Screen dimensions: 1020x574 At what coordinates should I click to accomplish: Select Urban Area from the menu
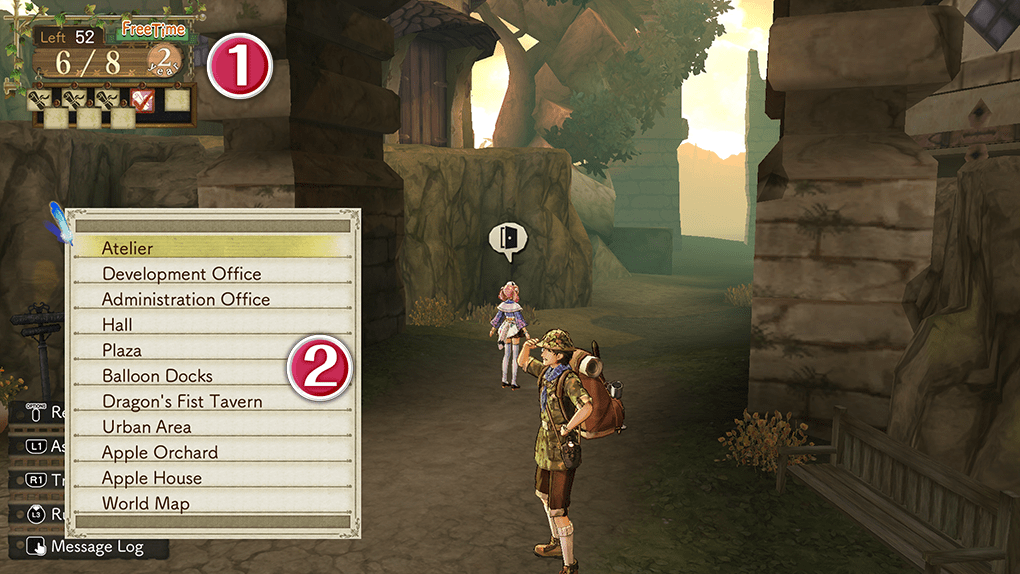[x=146, y=427]
